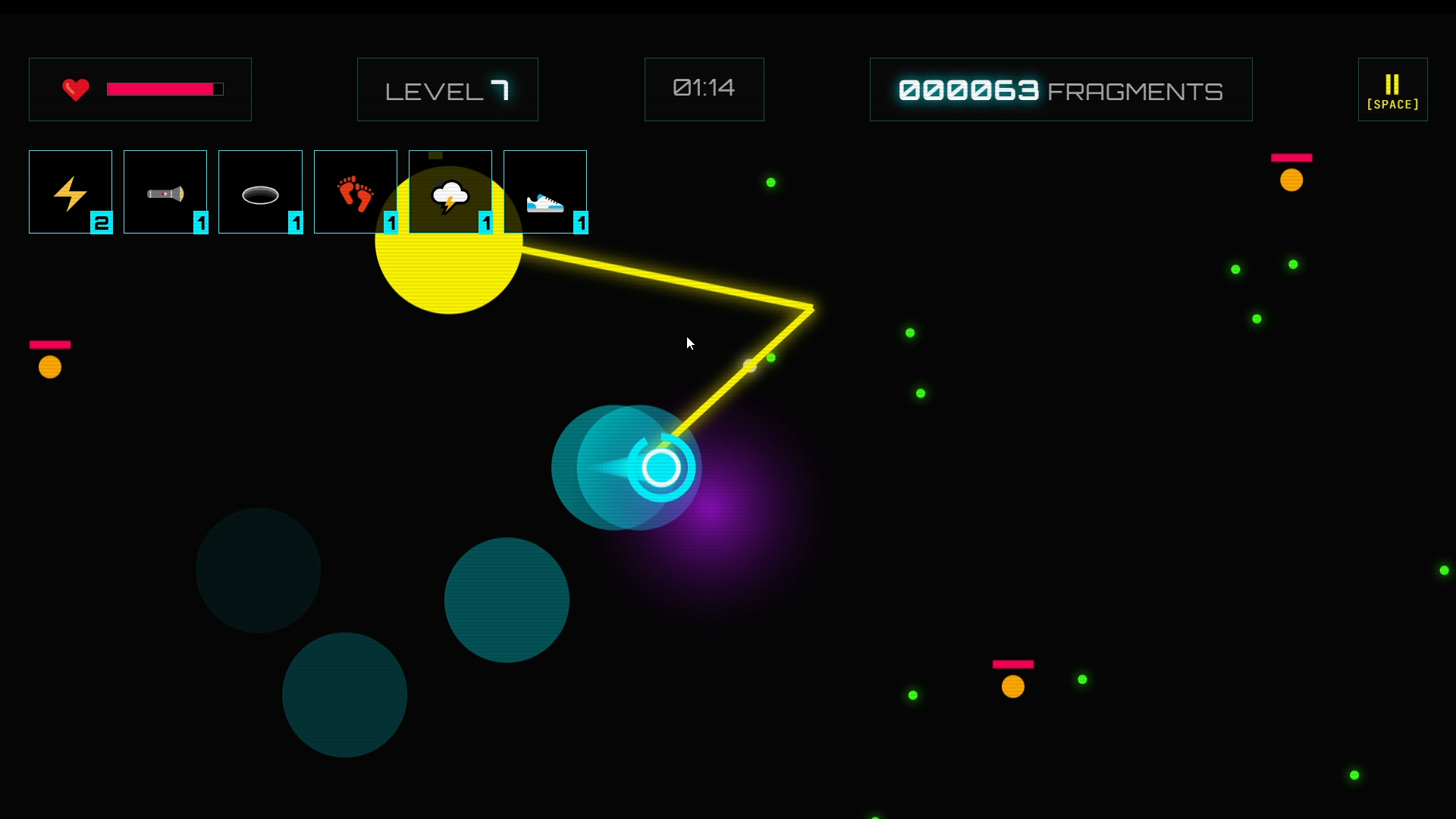This screenshot has height=819, width=1456.
Task: Click the red health progress bar
Action: [x=164, y=89]
